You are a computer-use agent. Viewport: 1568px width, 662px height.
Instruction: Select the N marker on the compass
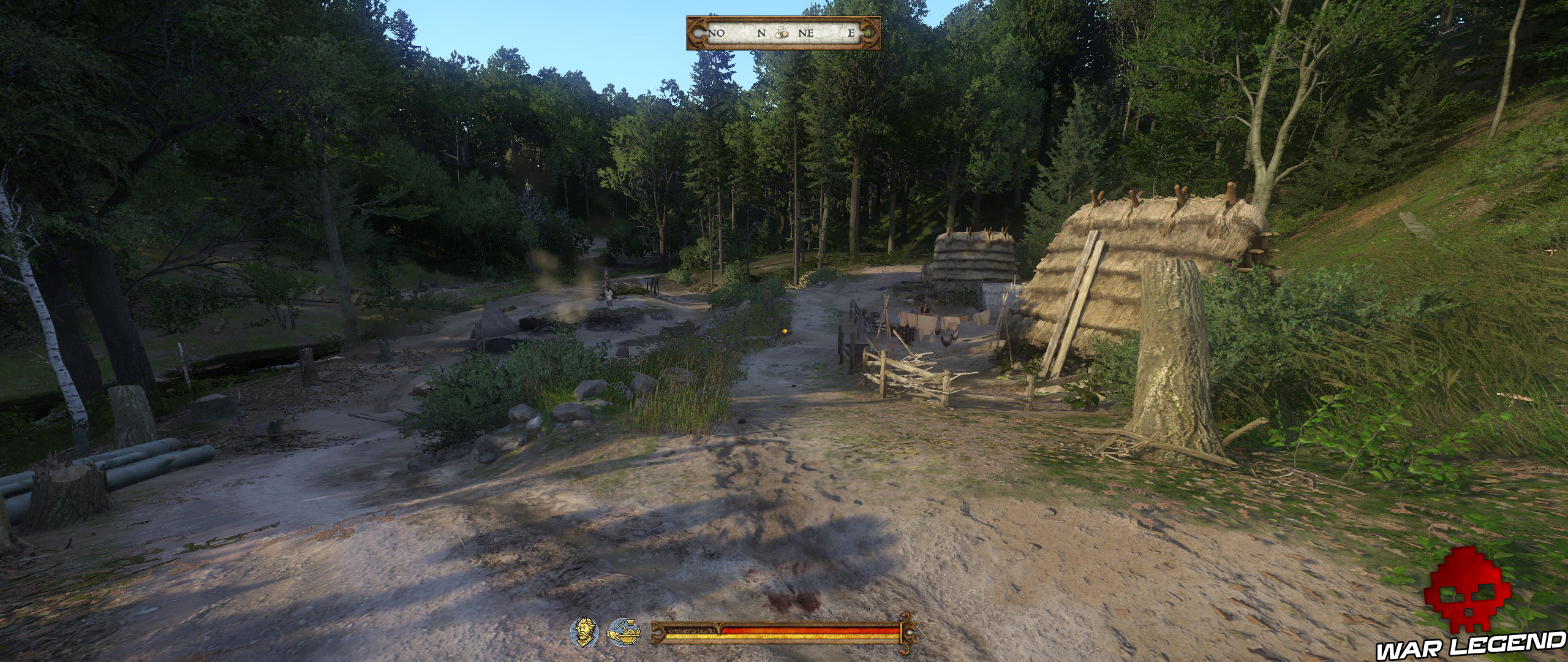(x=761, y=35)
